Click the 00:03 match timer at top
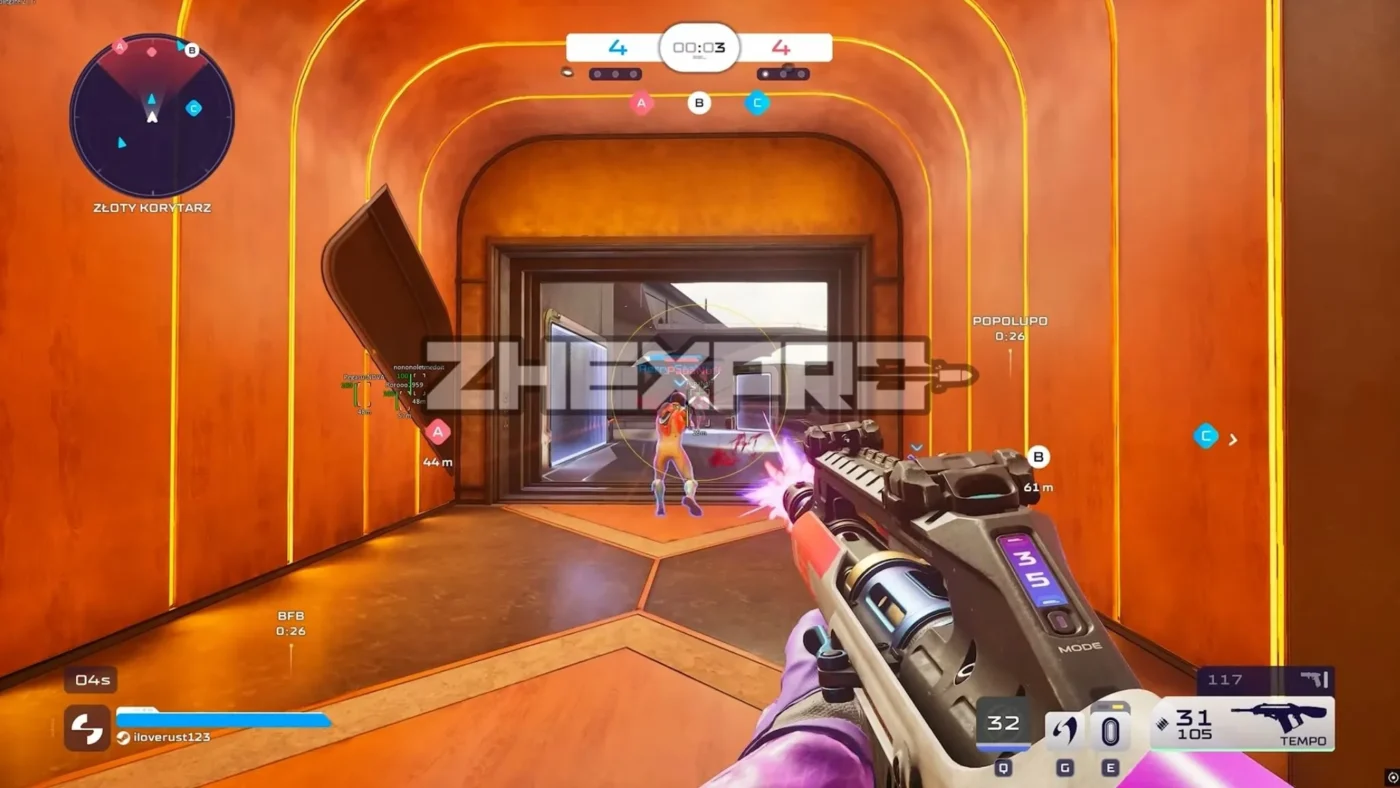 point(700,47)
